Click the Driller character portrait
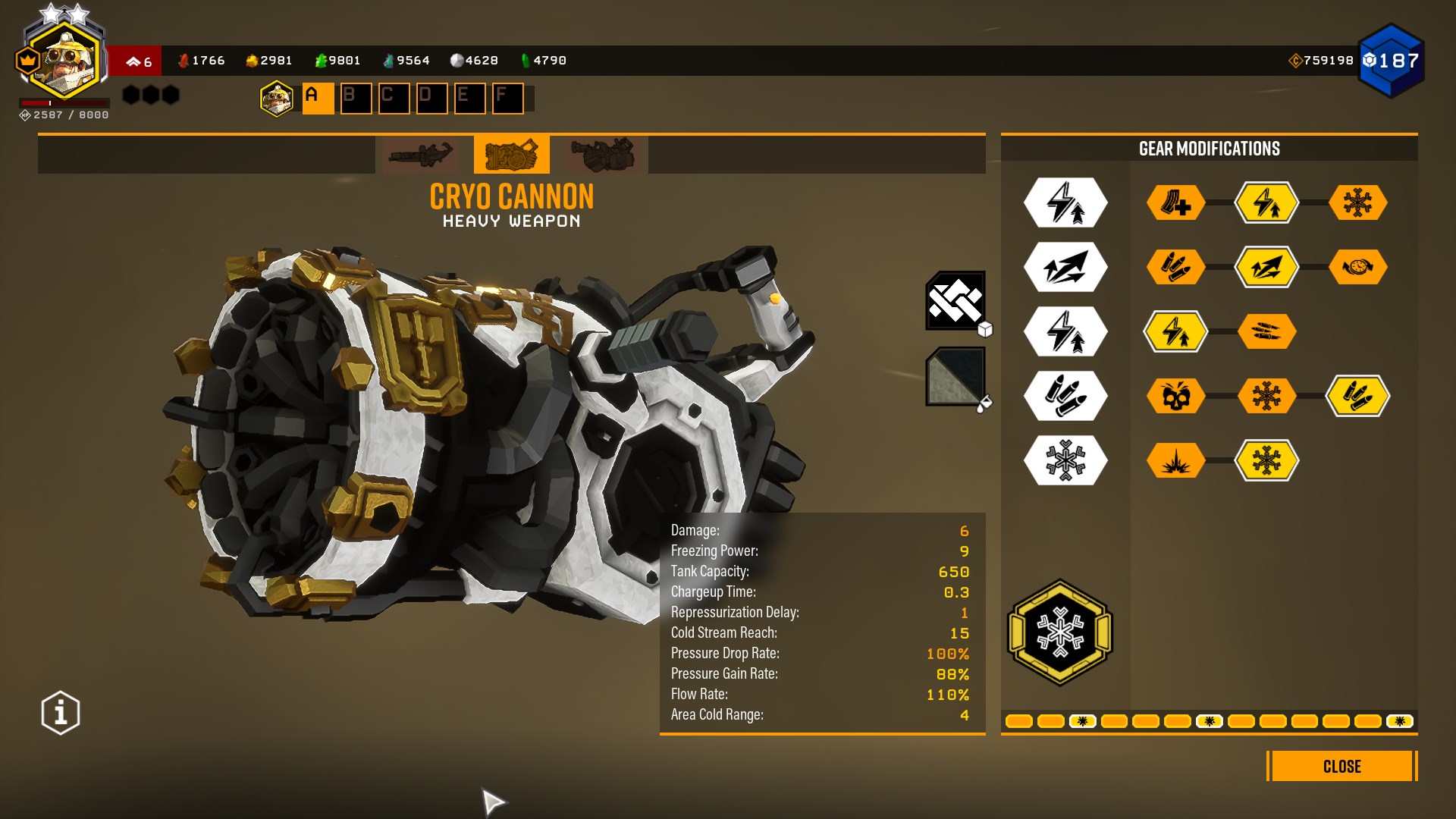1456x819 pixels. tap(64, 61)
